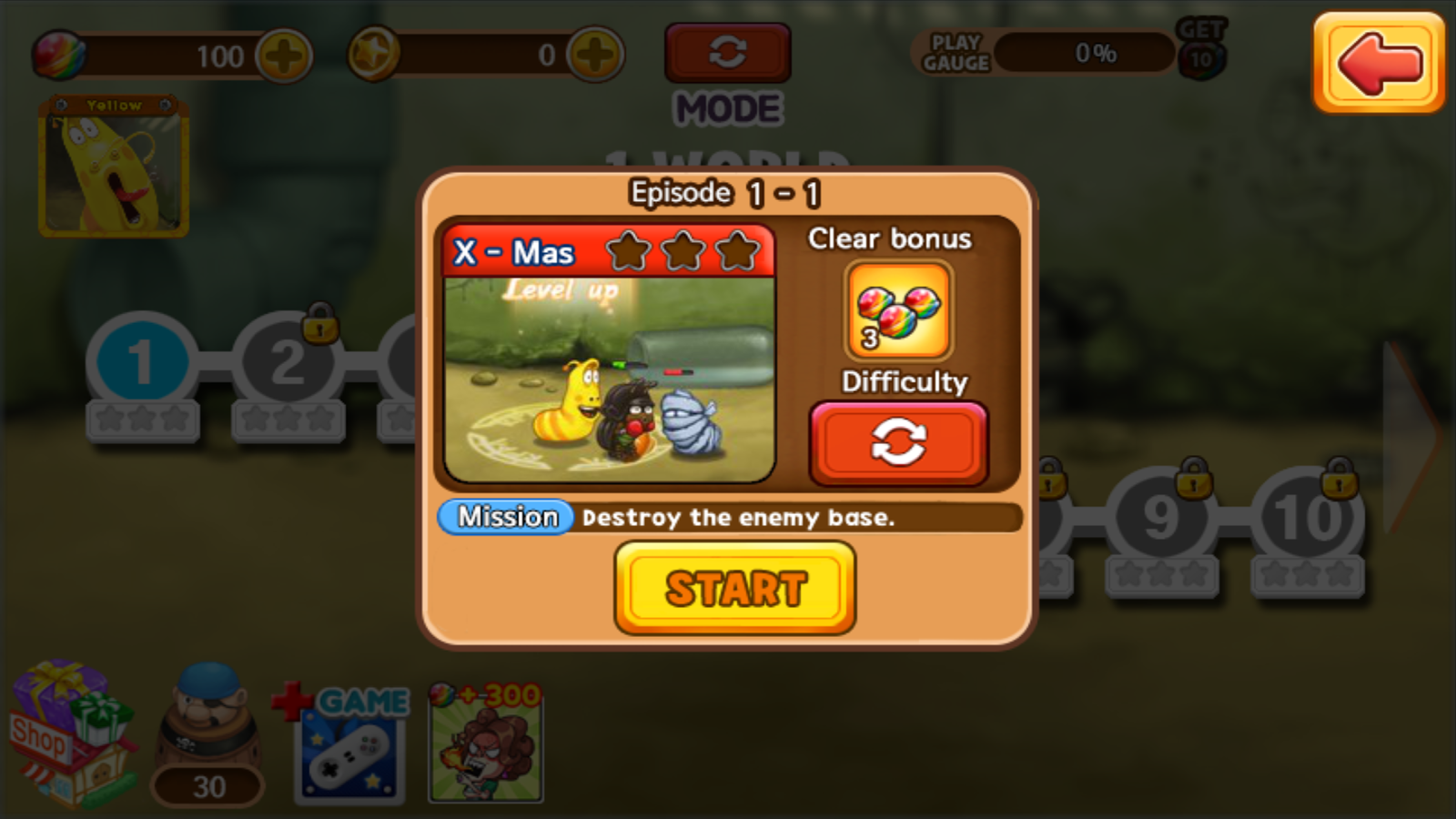This screenshot has width=1456, height=819.
Task: View the X-Mas stage preview image
Action: tap(609, 378)
